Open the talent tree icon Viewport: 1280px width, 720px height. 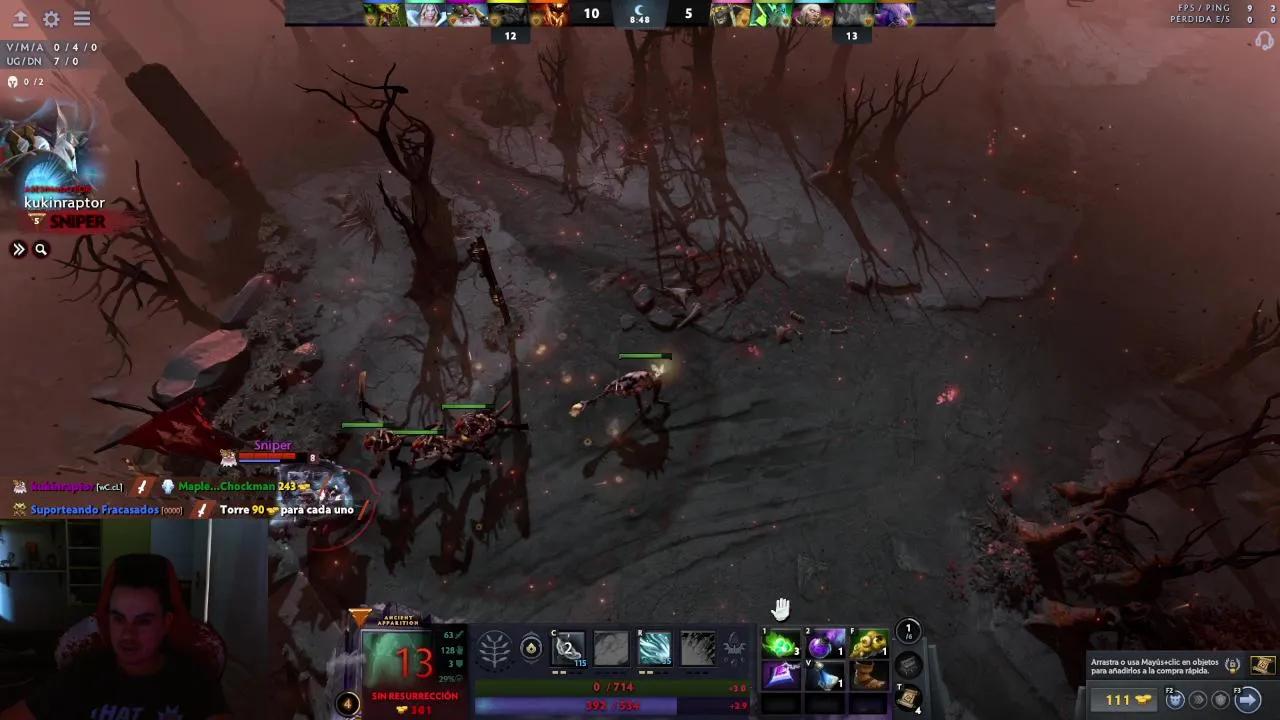[x=495, y=647]
